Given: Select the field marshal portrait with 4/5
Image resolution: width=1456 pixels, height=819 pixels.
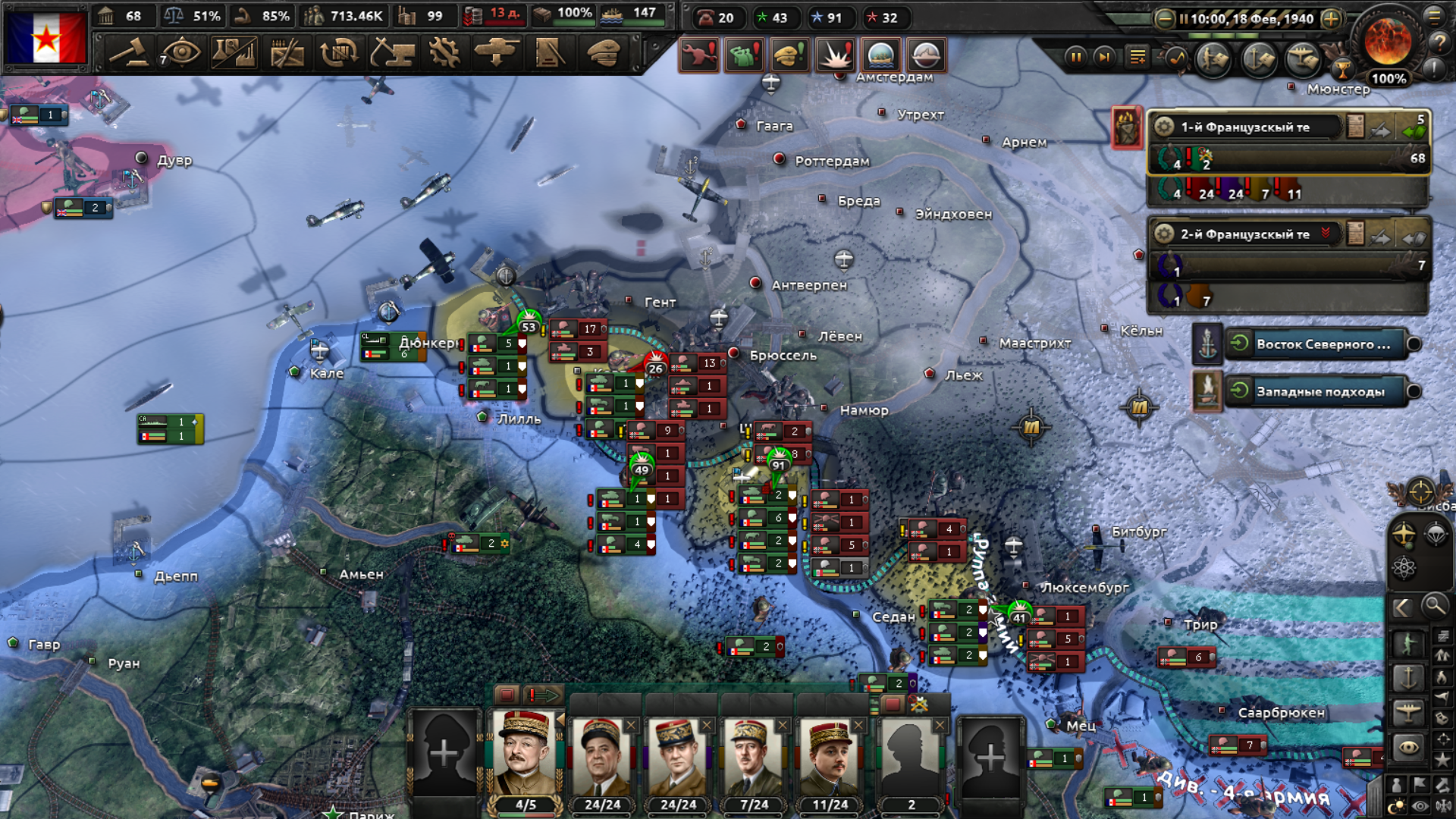Looking at the screenshot, I should 524,755.
